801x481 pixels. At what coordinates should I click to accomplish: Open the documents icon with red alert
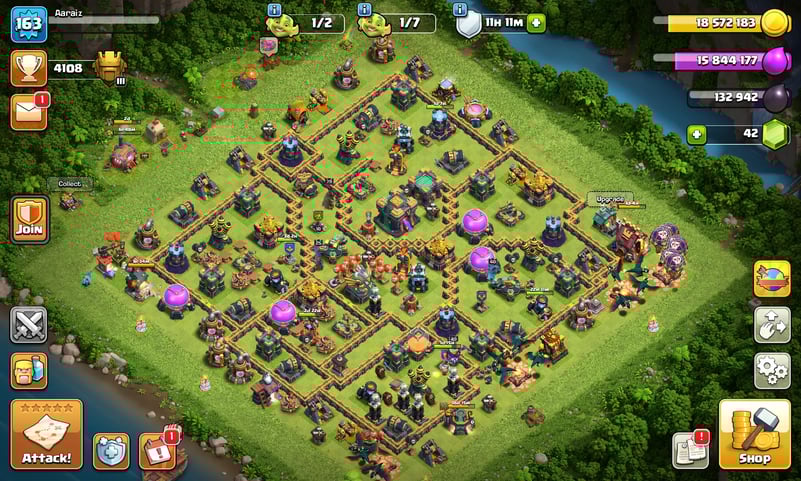point(690,449)
